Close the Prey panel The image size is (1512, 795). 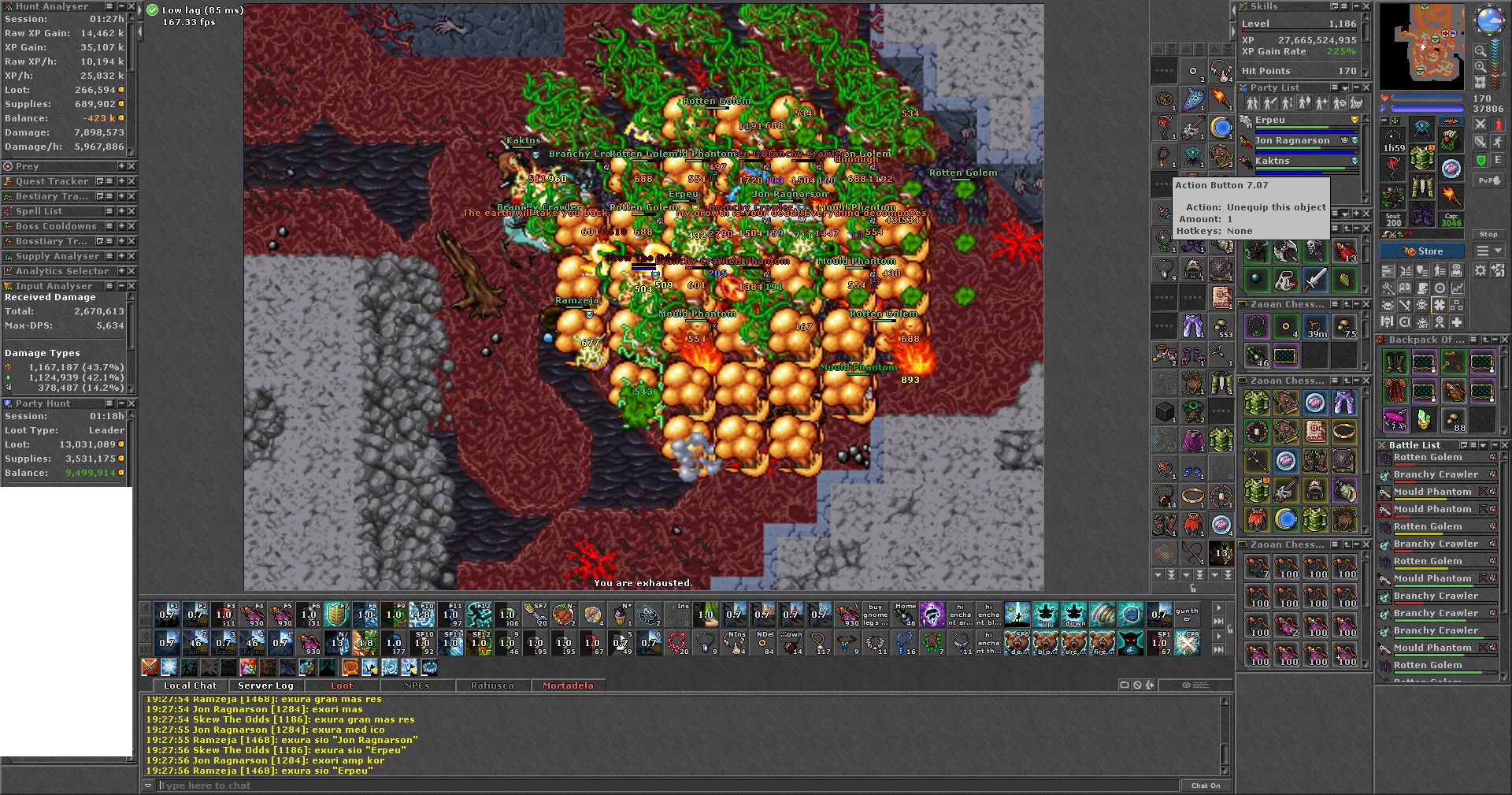pyautogui.click(x=132, y=166)
